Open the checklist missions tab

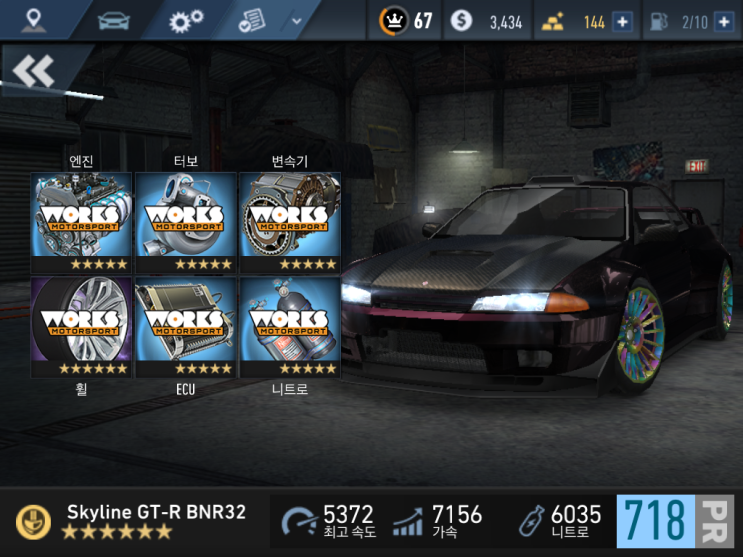(x=253, y=20)
